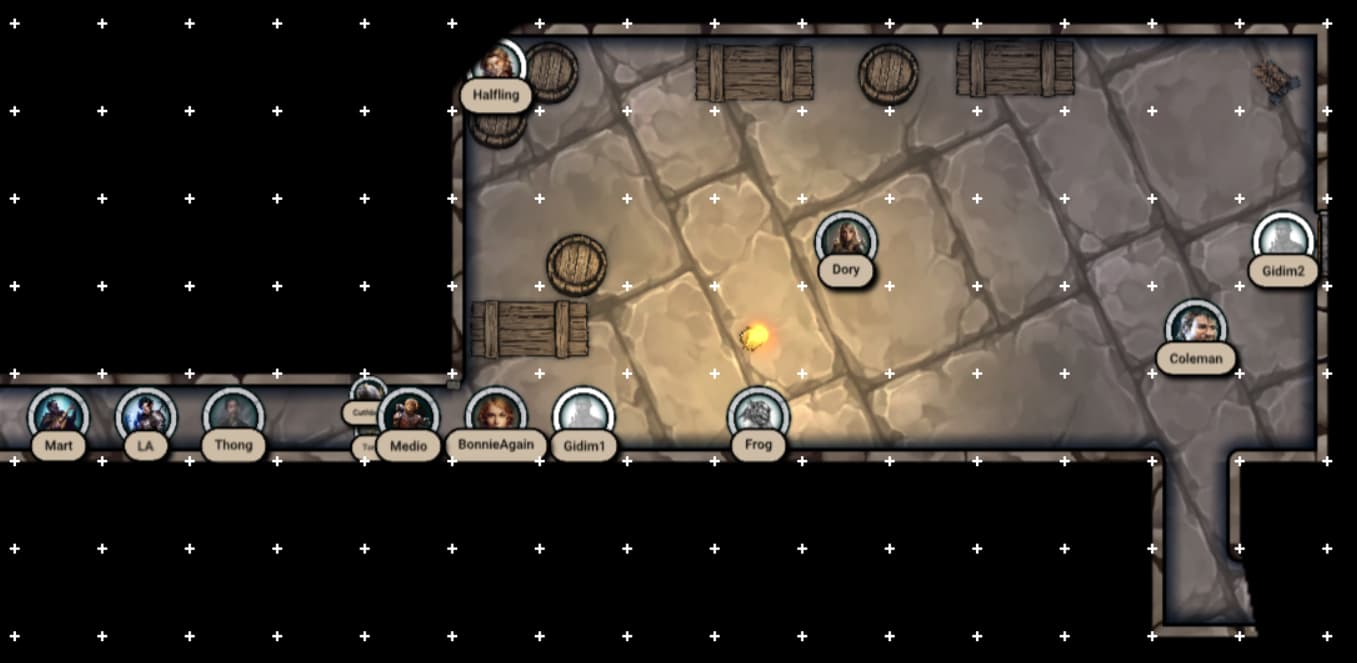
Task: Select the Frog token
Action: point(758,415)
